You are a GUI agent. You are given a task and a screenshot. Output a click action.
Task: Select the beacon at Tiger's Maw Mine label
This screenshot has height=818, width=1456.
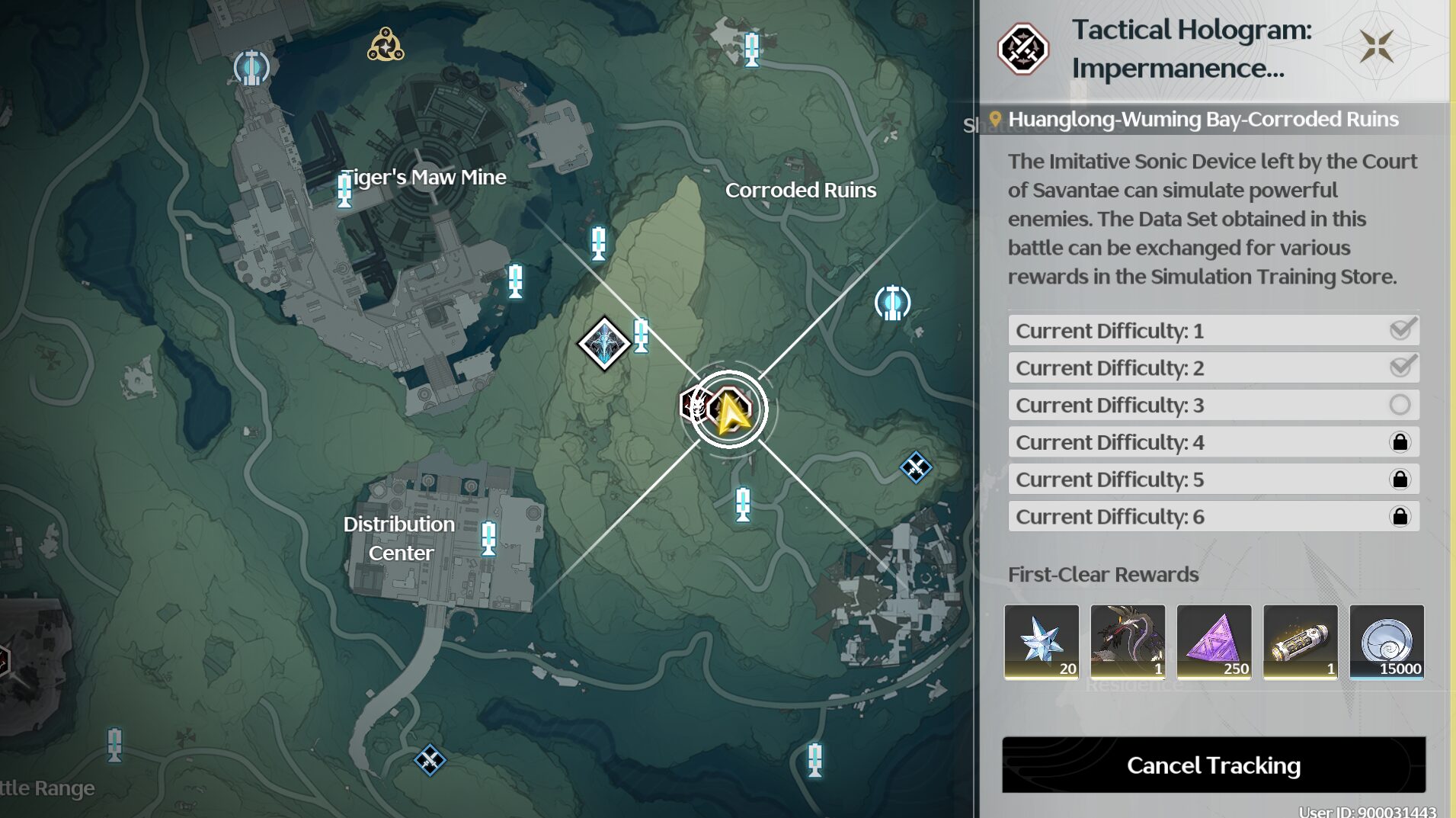click(x=344, y=189)
